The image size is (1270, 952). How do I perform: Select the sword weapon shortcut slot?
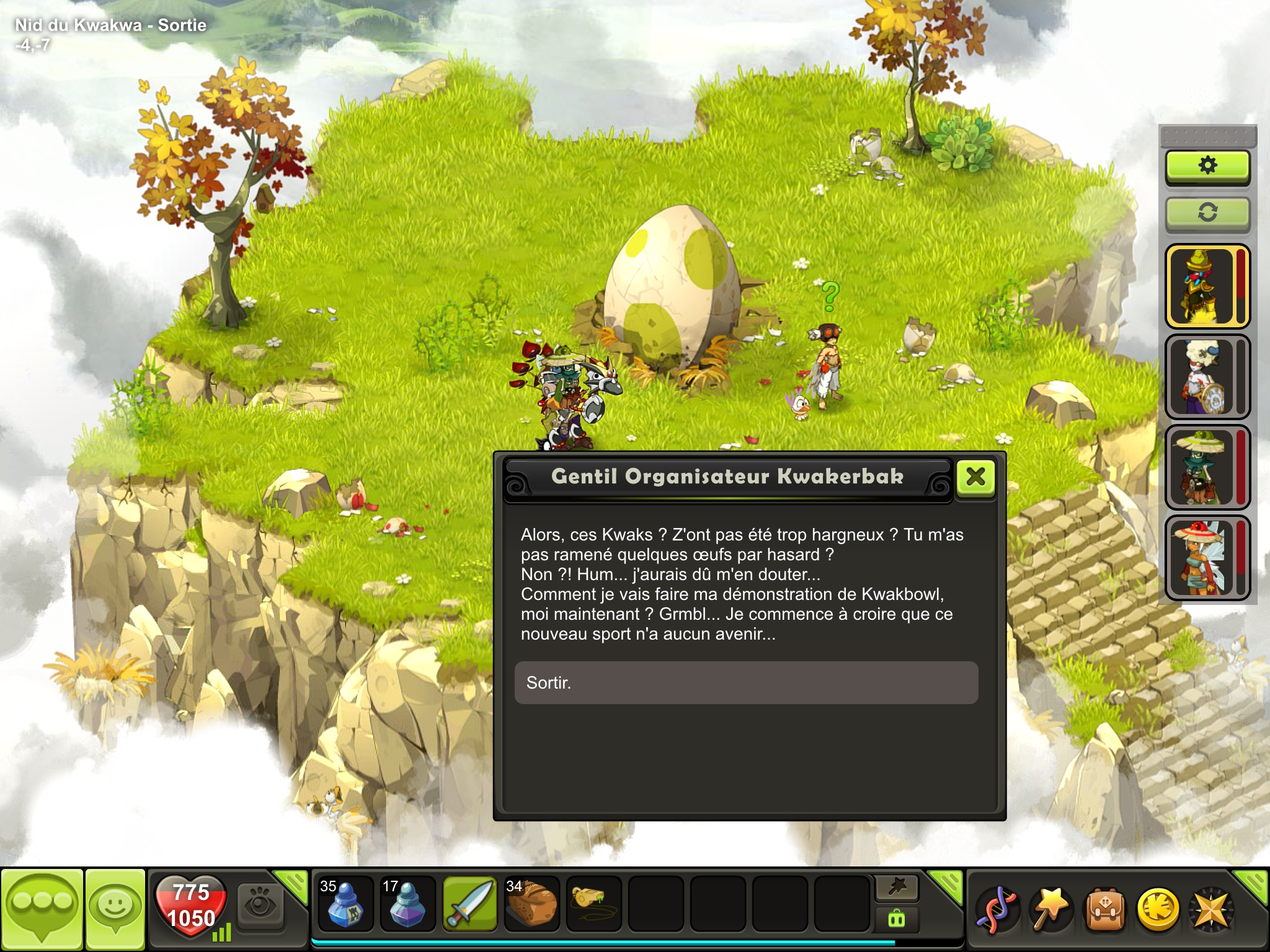[x=470, y=904]
